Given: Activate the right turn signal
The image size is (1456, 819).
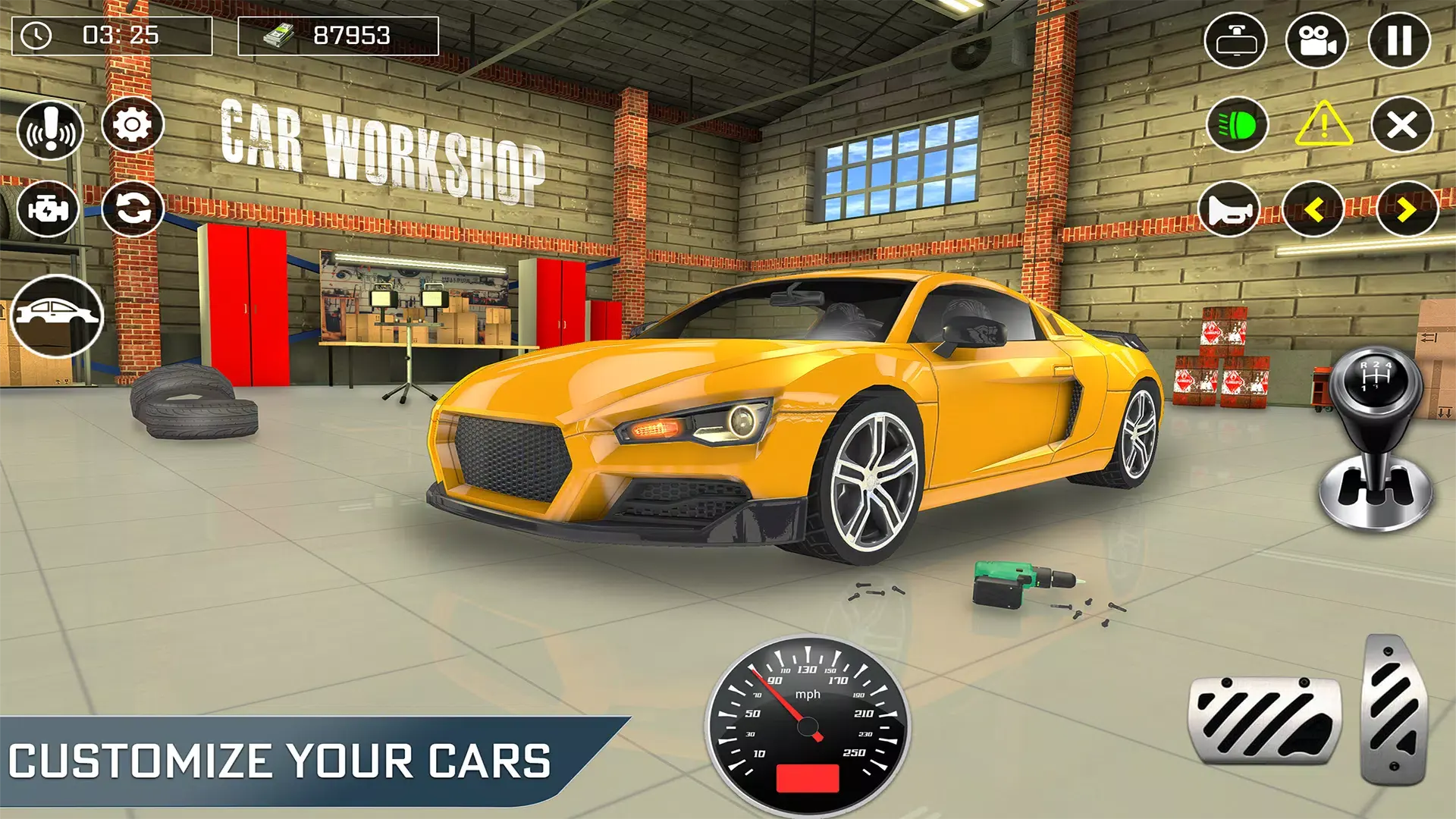Looking at the screenshot, I should 1407,209.
